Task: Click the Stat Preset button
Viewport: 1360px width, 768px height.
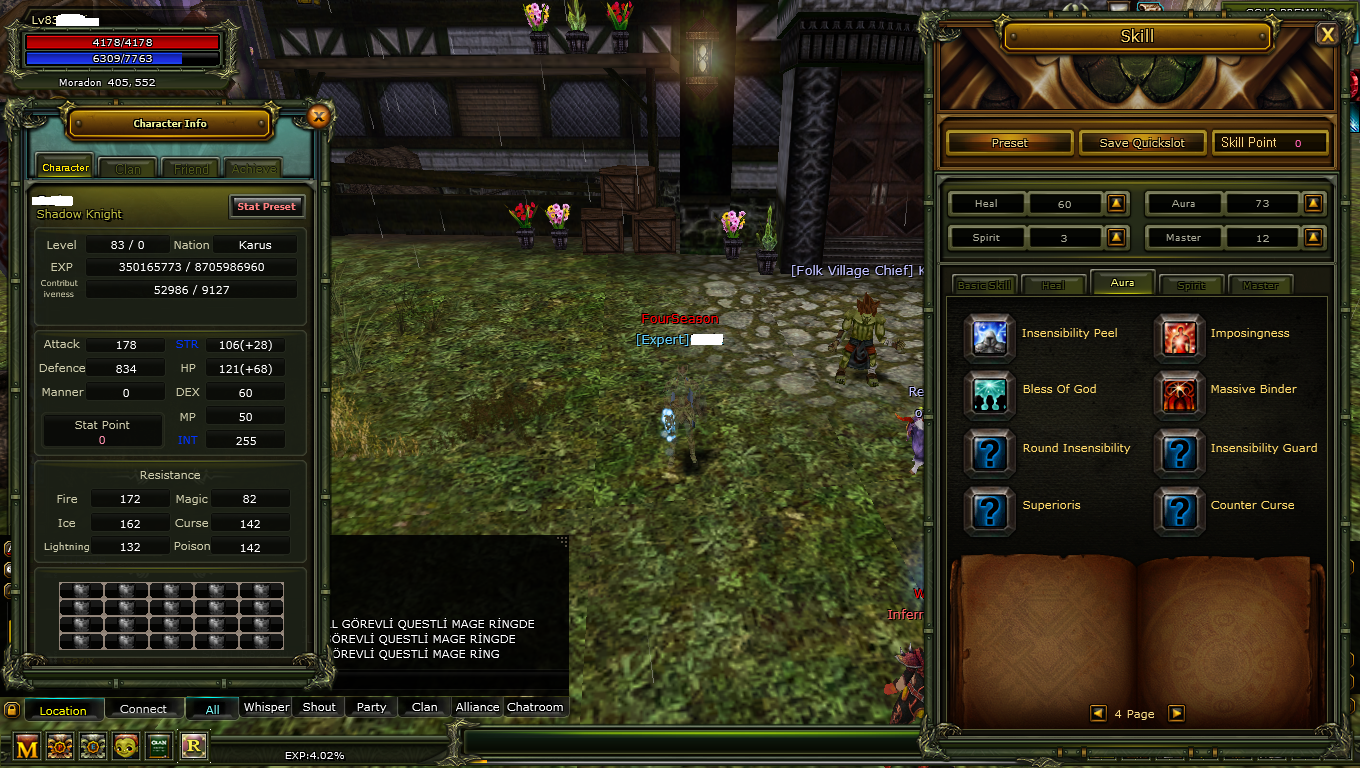Action: (267, 206)
